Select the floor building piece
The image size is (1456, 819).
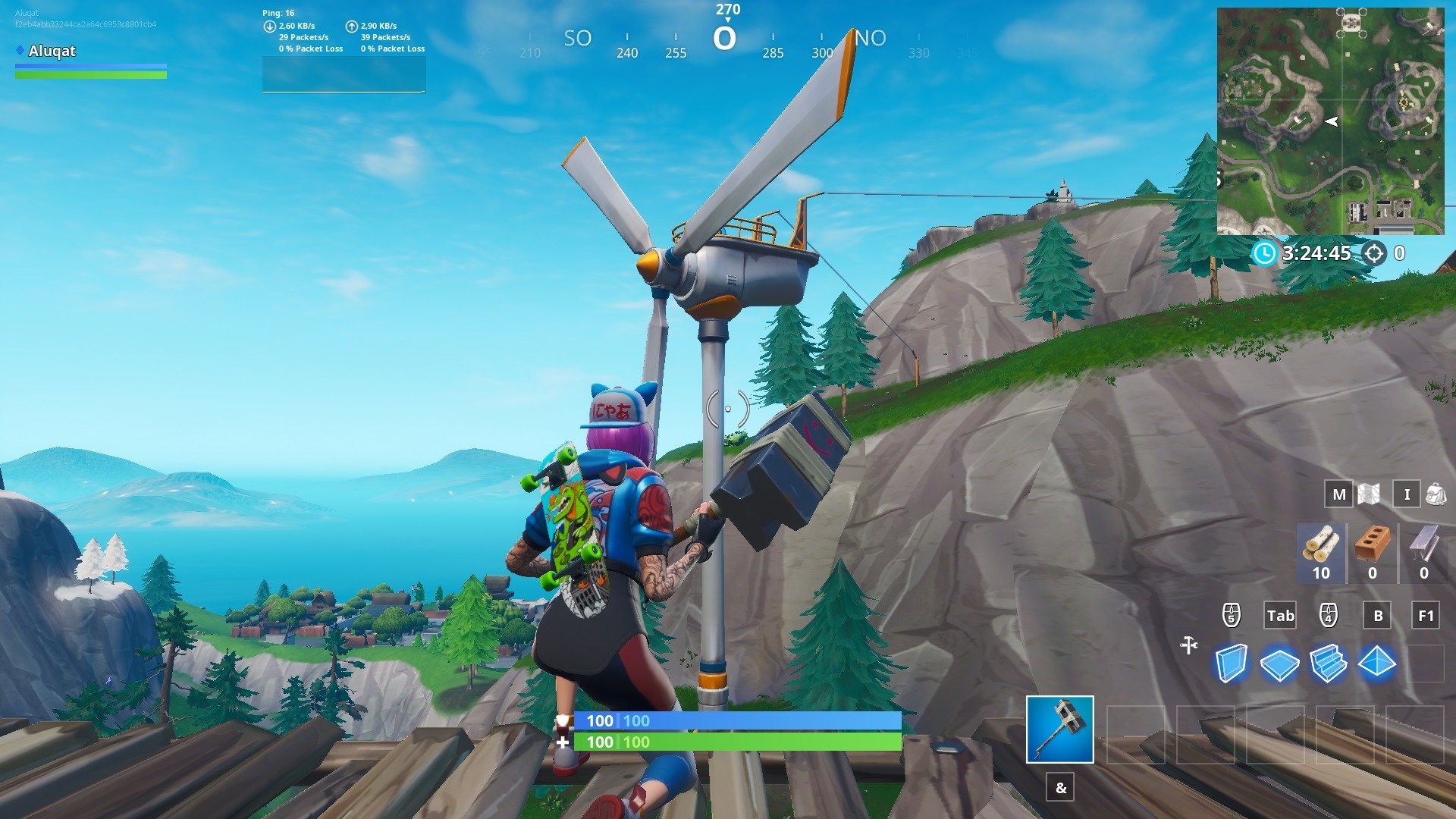pyautogui.click(x=1279, y=664)
